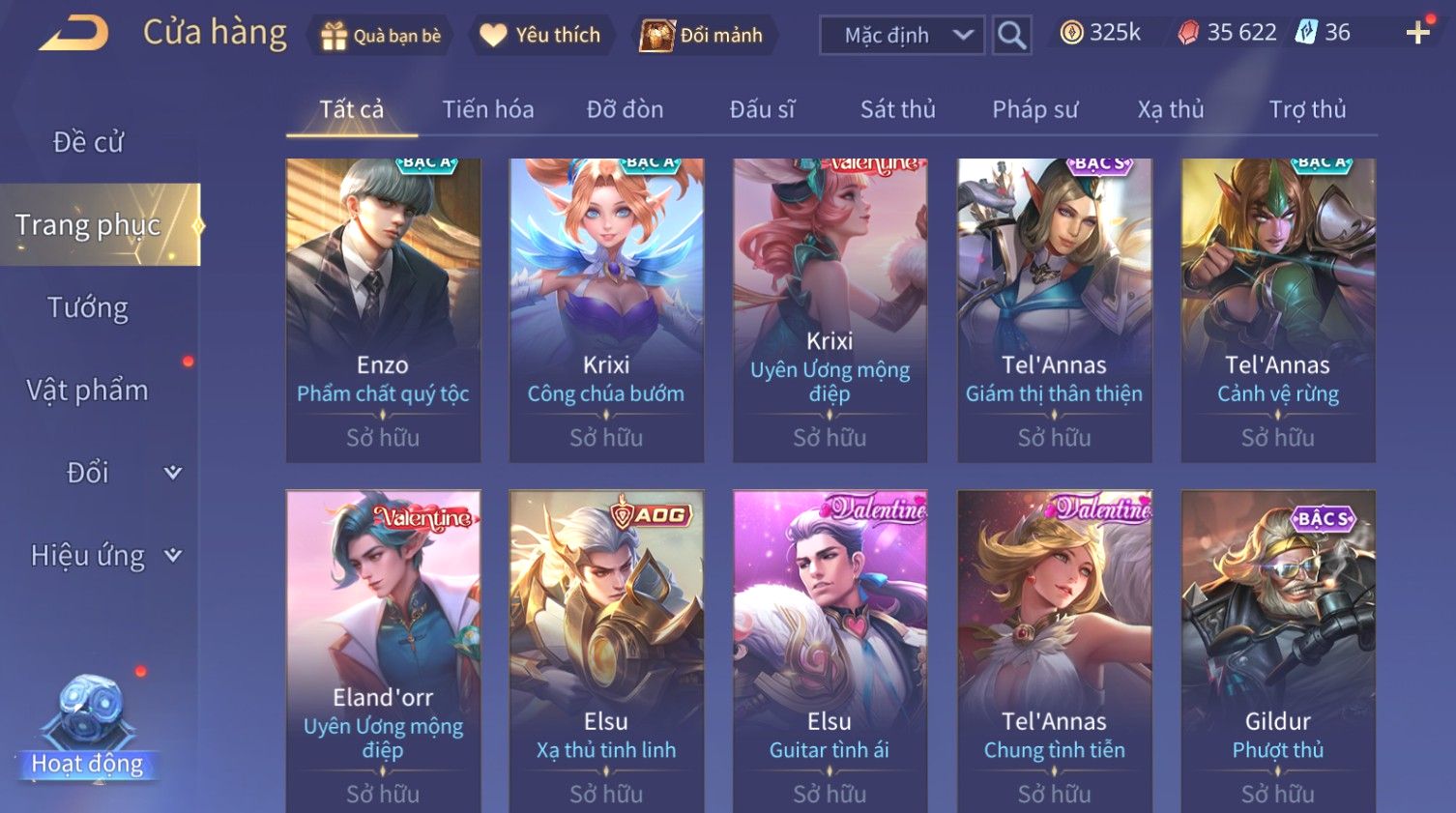Choose the Trợ thủ tab
Viewport: 1456px width, 813px height.
[1307, 109]
